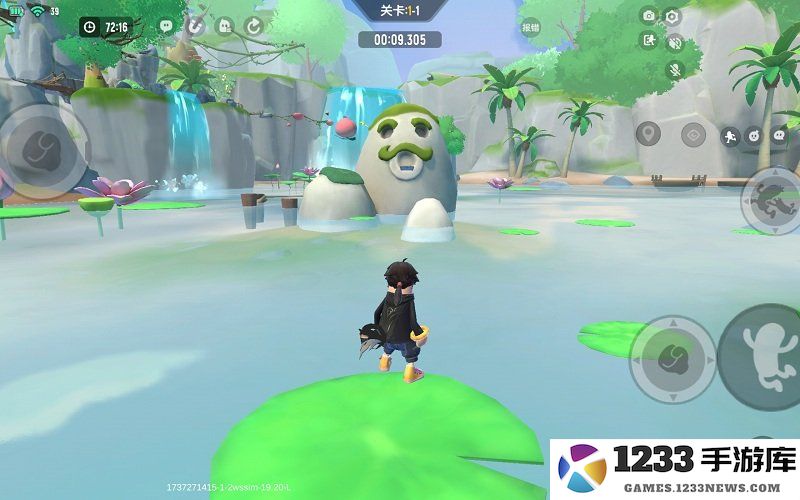This screenshot has height=500, width=800.
Task: Tap the large jump button
Action: (762, 356)
